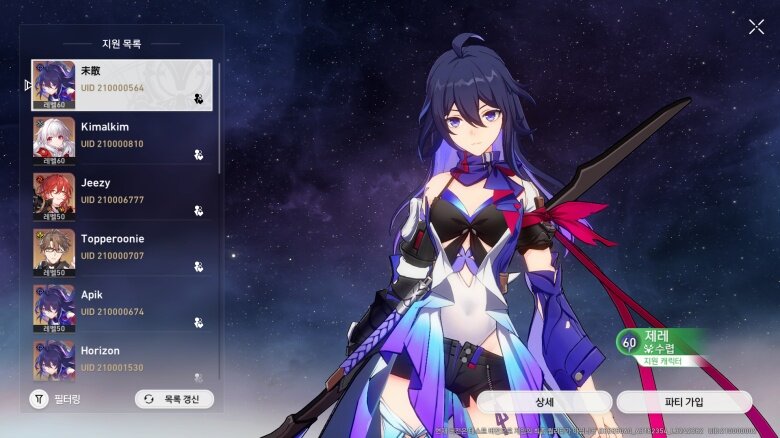Choose Horizon from the support list
The image size is (780, 438).
pos(122,360)
